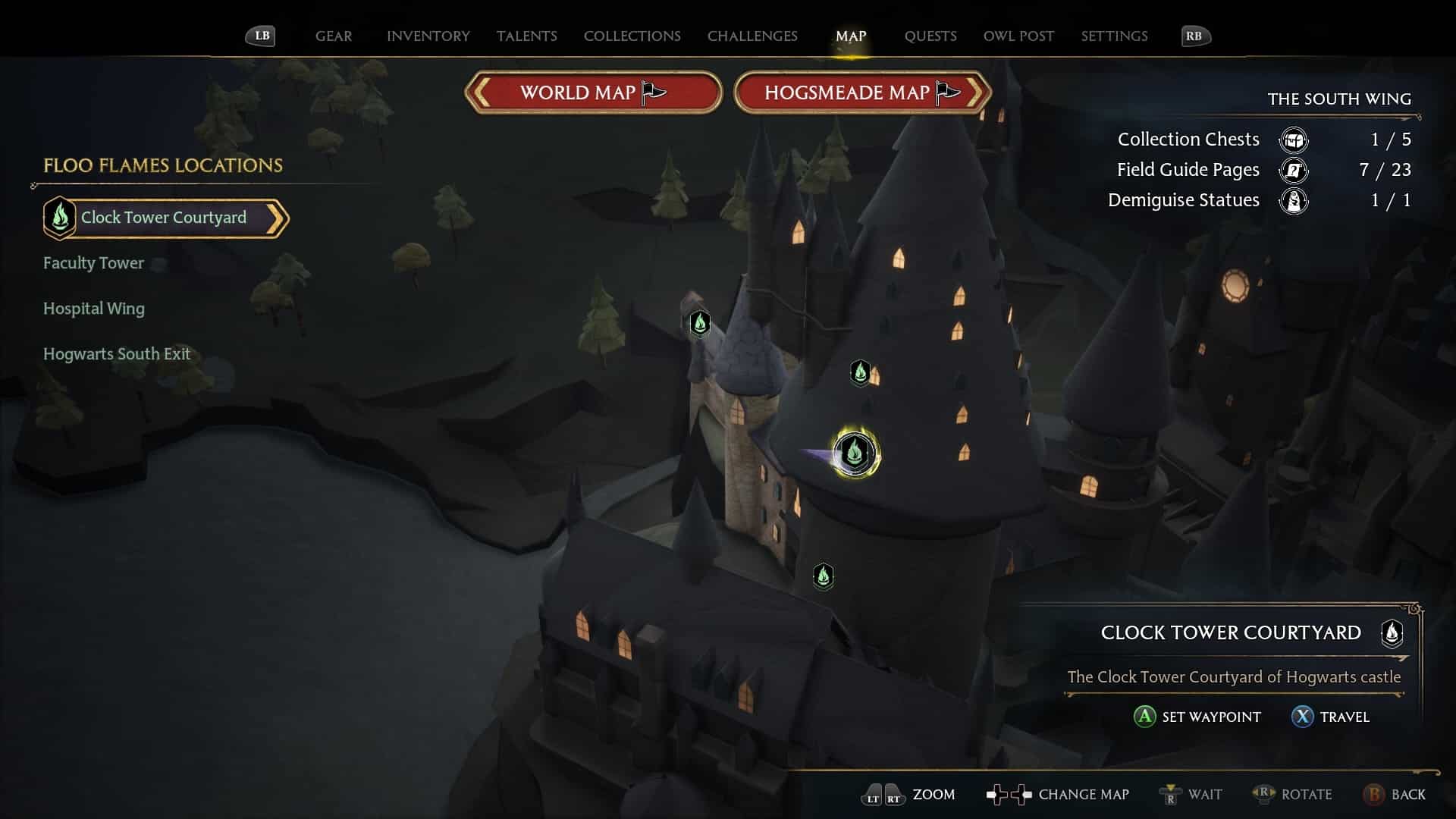Screen dimensions: 1456x819
Task: Switch to the Gear tab
Action: [x=333, y=36]
